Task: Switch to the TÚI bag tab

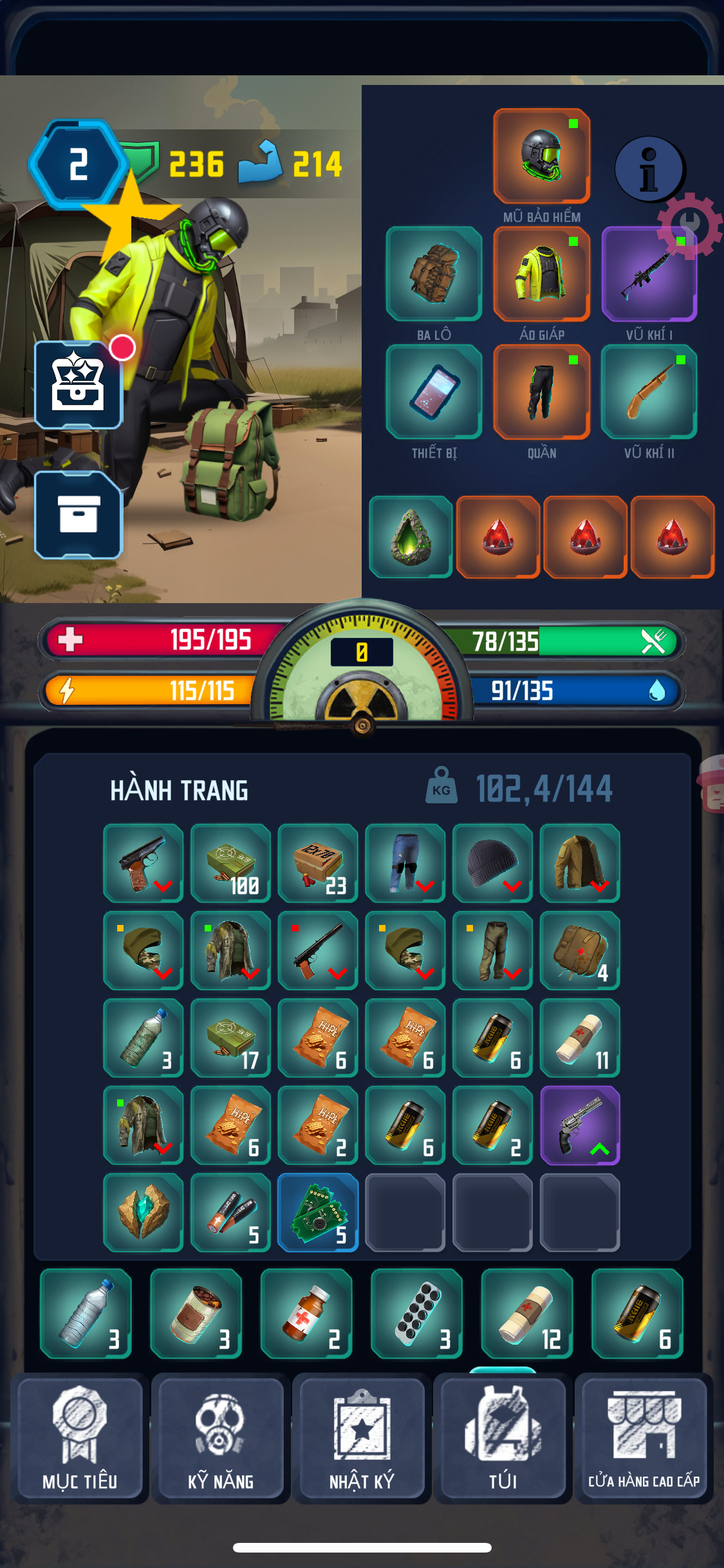Action: pyautogui.click(x=503, y=1439)
